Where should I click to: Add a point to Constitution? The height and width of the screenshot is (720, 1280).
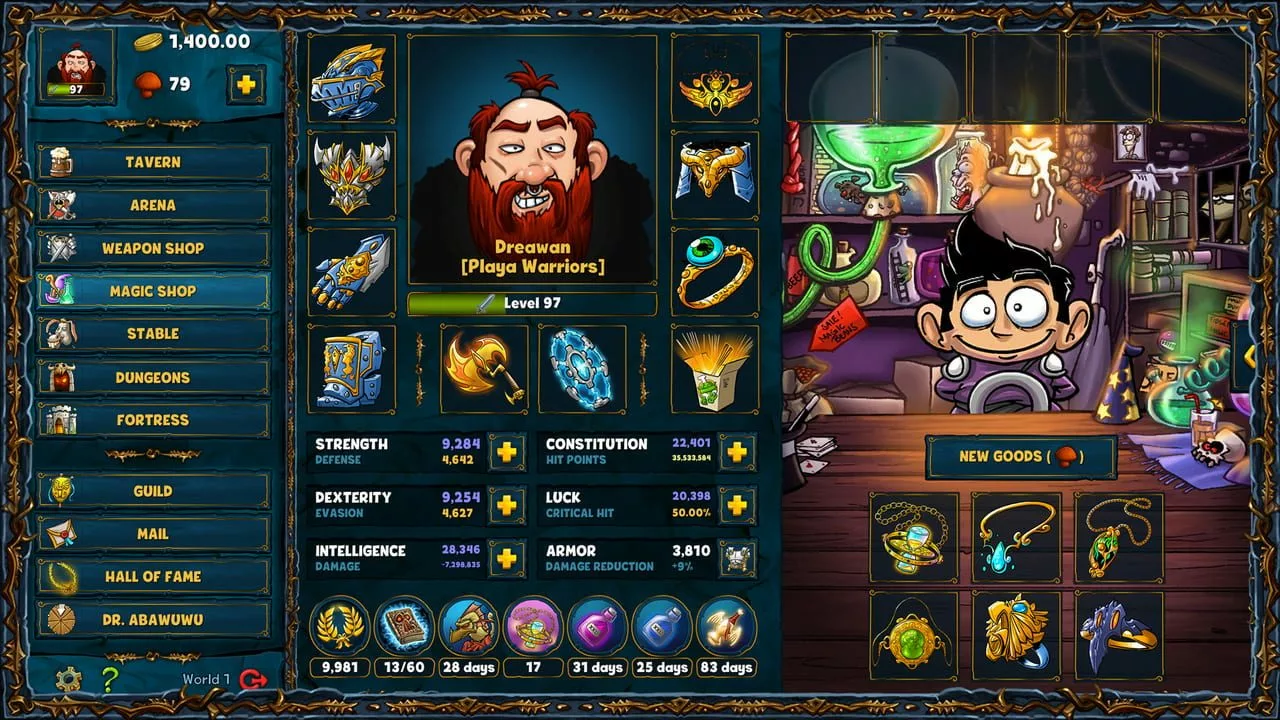[x=737, y=452]
